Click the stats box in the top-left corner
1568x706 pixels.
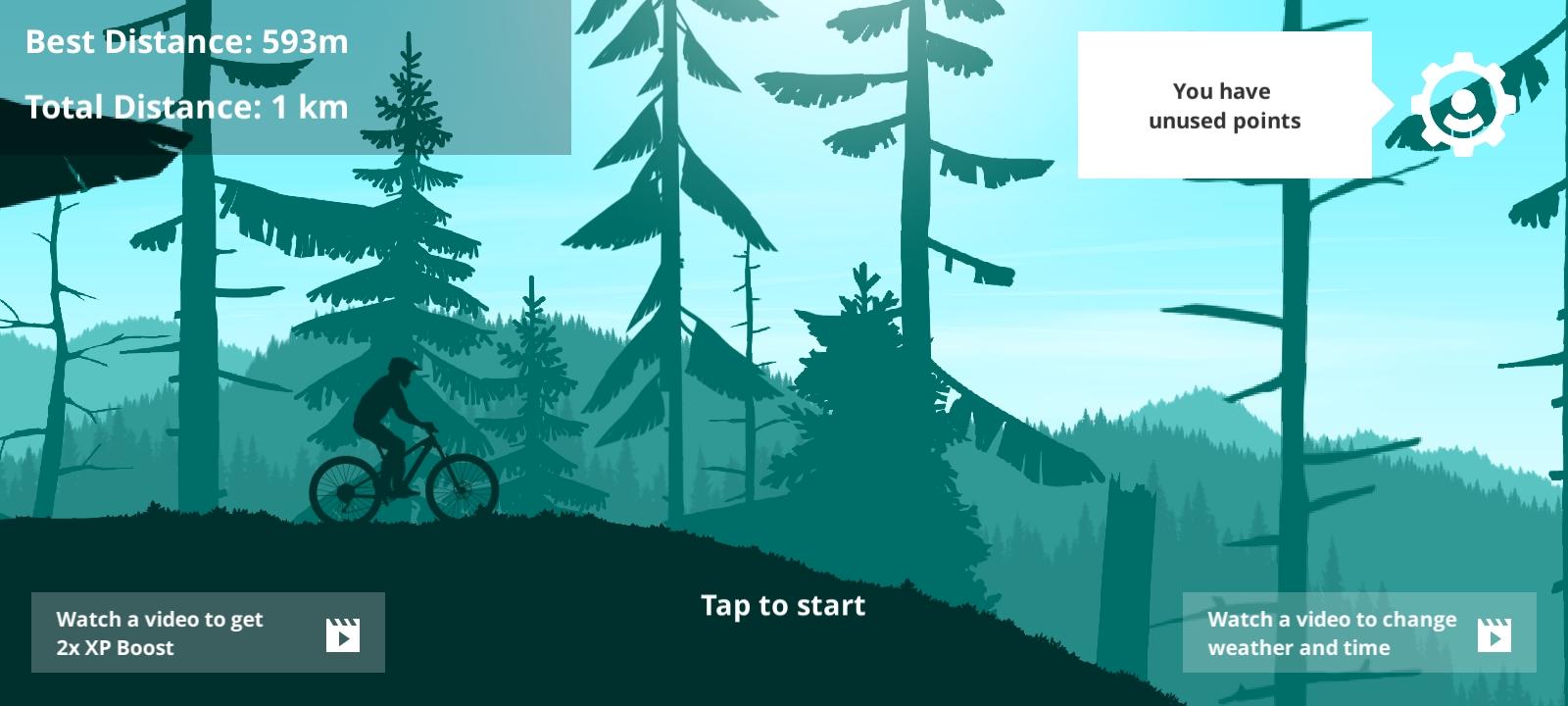(284, 78)
